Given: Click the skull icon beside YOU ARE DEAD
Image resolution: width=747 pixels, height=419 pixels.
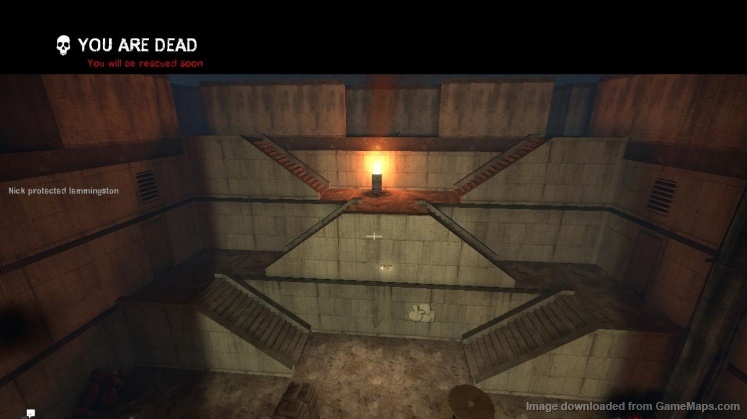Looking at the screenshot, I should tap(63, 45).
